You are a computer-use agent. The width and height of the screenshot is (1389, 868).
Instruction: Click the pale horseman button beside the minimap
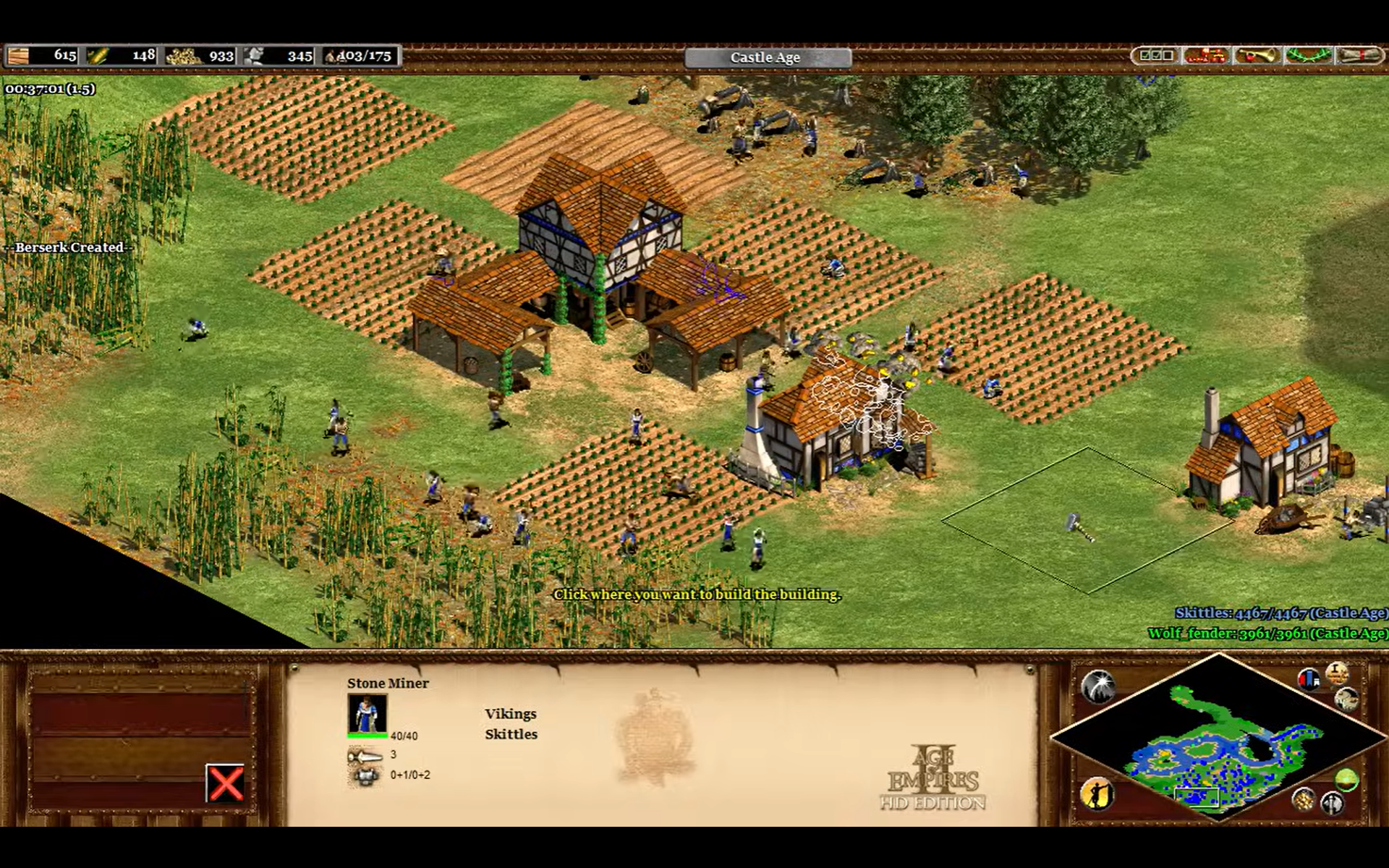click(x=1346, y=699)
